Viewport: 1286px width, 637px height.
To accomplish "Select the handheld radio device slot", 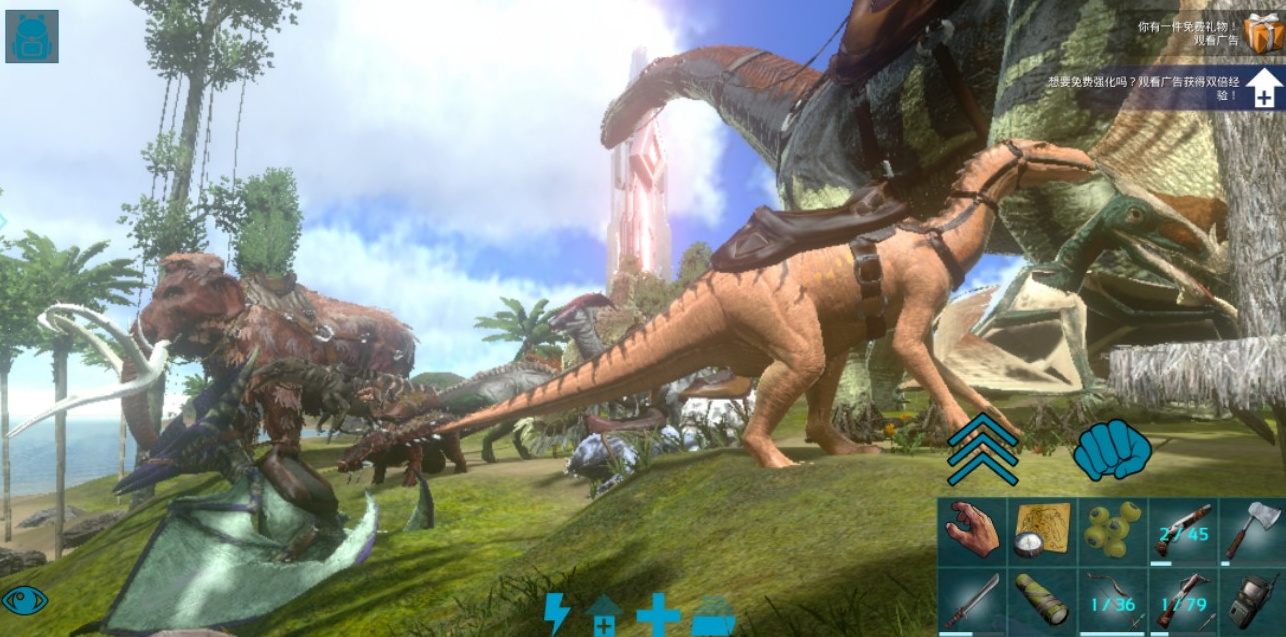I will [1252, 601].
